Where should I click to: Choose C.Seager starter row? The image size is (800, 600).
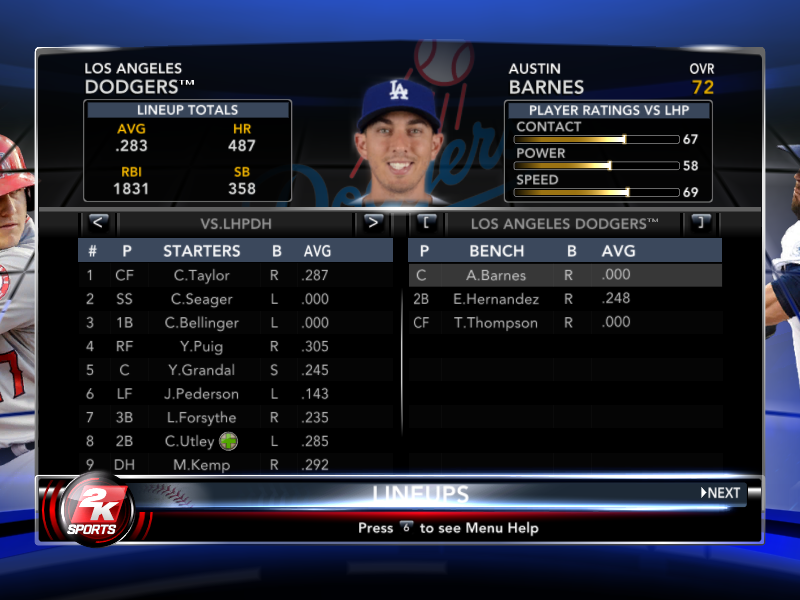[202, 299]
